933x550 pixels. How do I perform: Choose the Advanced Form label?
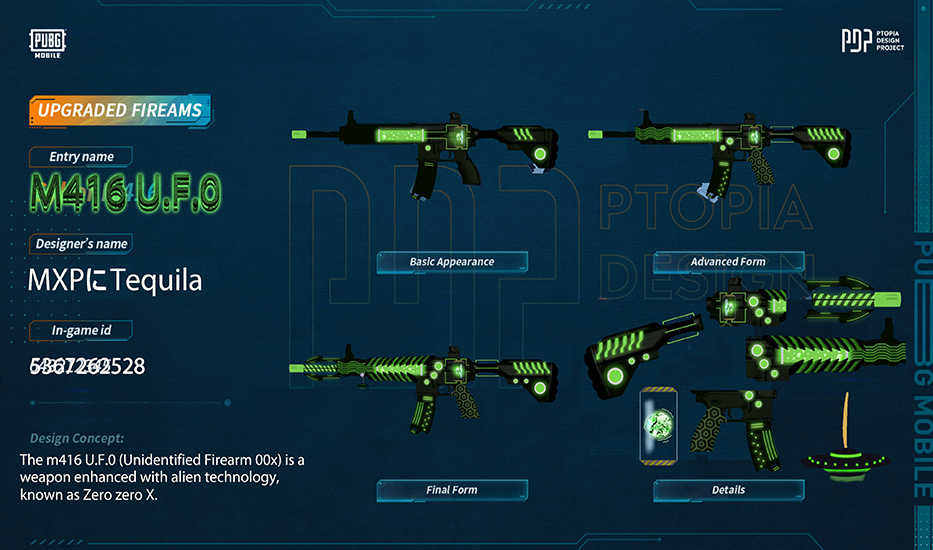coord(728,262)
